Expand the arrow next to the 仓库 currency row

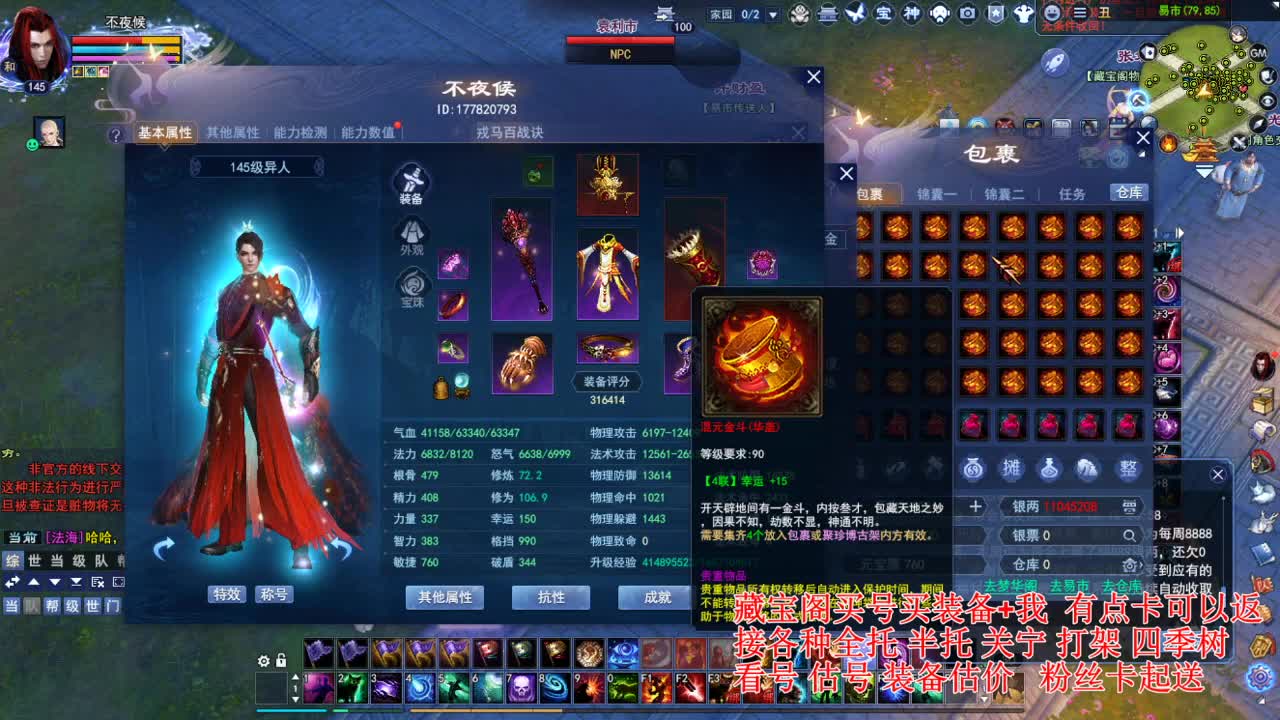click(x=1141, y=566)
